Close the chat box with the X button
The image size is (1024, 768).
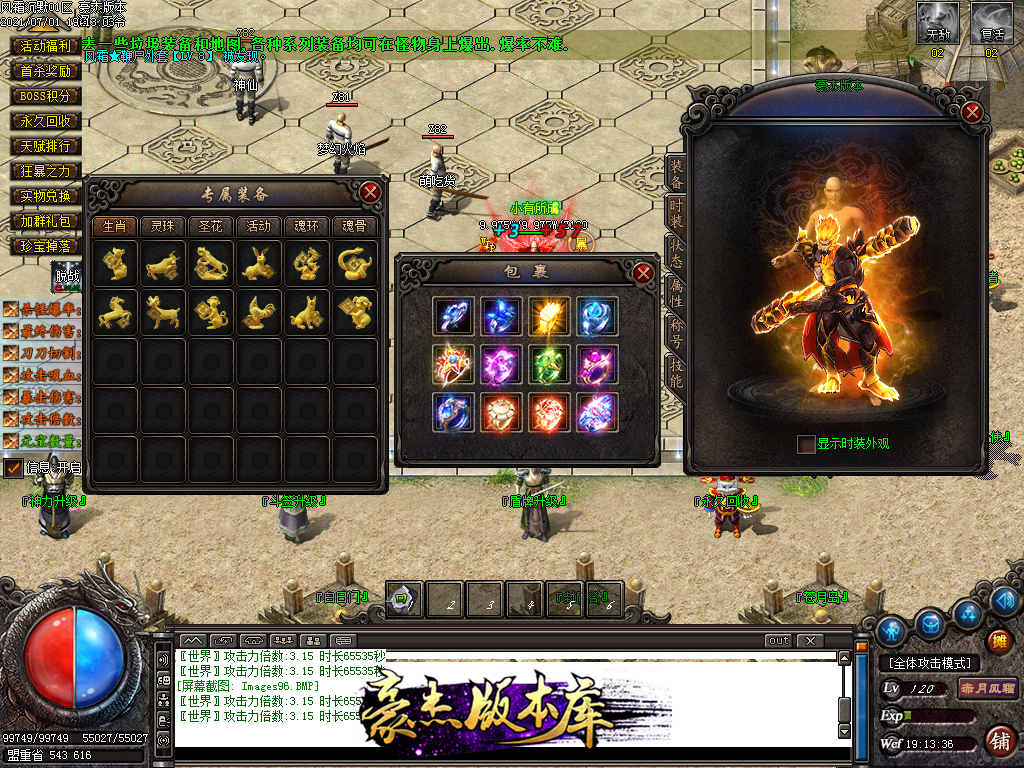[809, 640]
